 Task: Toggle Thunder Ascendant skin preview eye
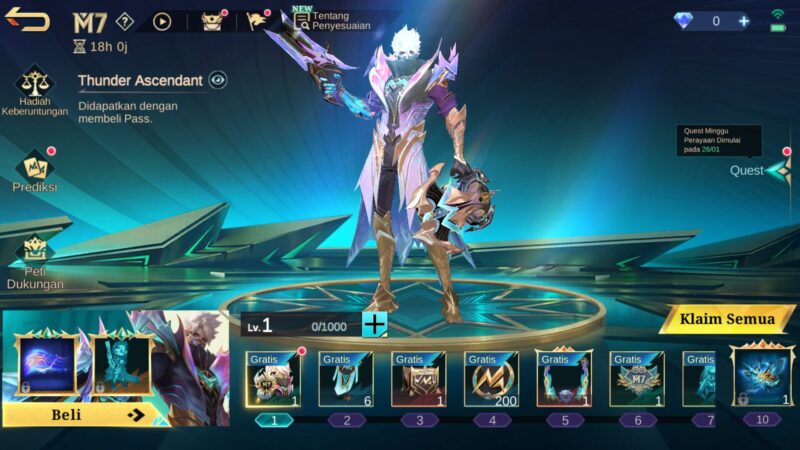(x=218, y=80)
